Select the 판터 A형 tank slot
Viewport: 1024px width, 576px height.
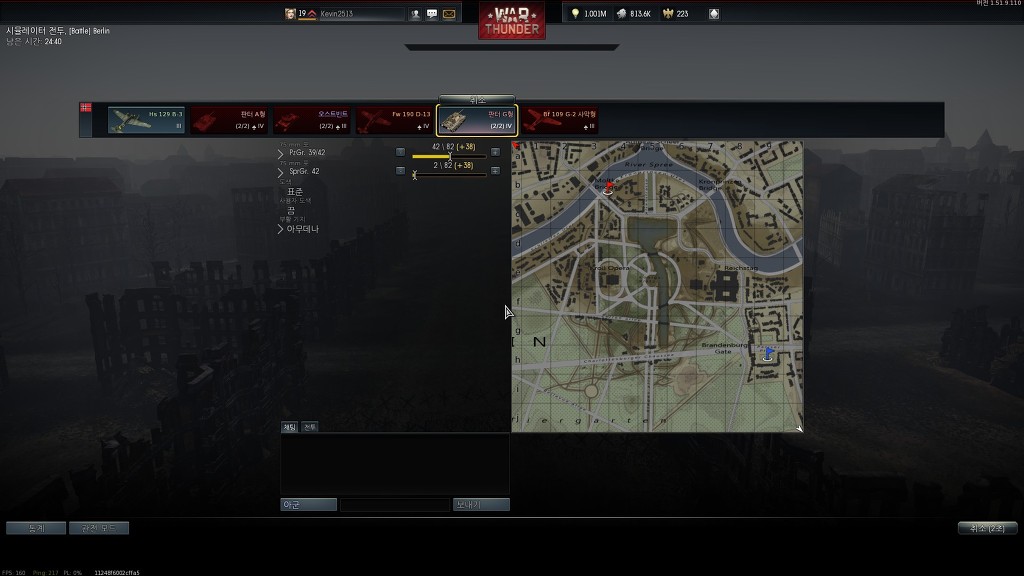coord(229,120)
